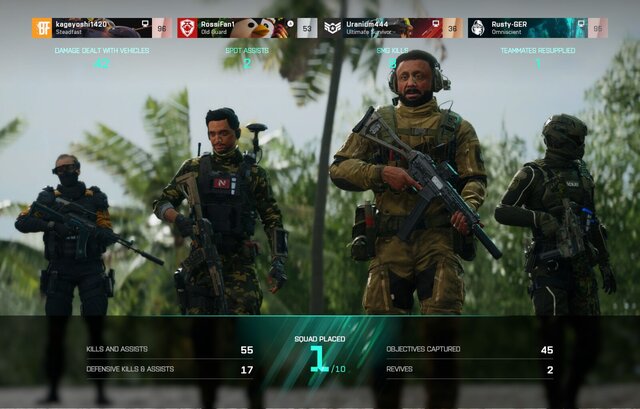This screenshot has width=640, height=409.
Task: Select kagsyoshi1420's player card
Action: [x=101, y=28]
